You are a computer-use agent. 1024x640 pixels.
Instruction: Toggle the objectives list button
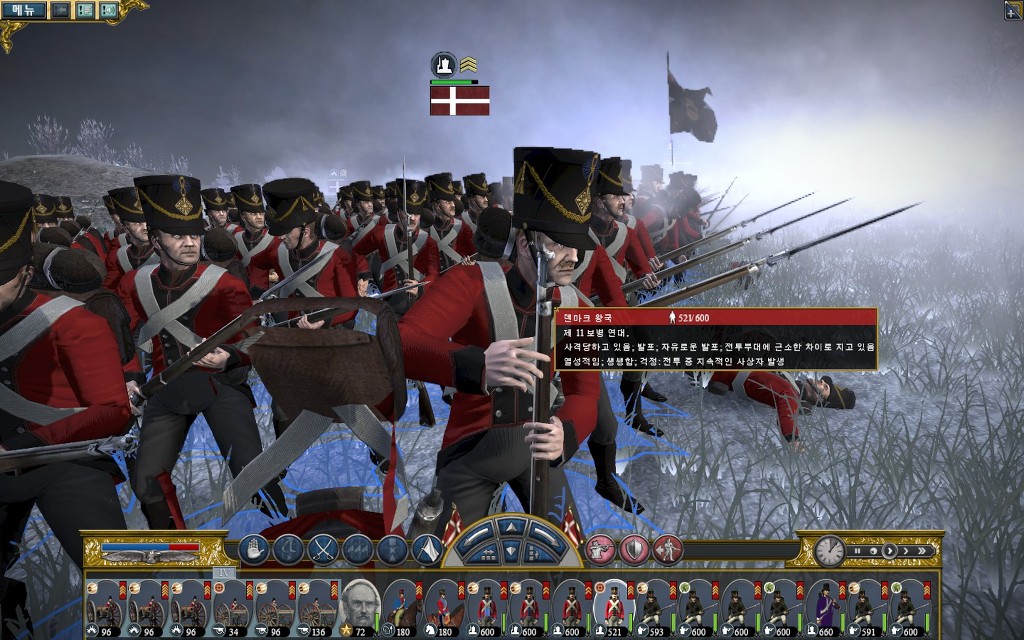tap(85, 10)
